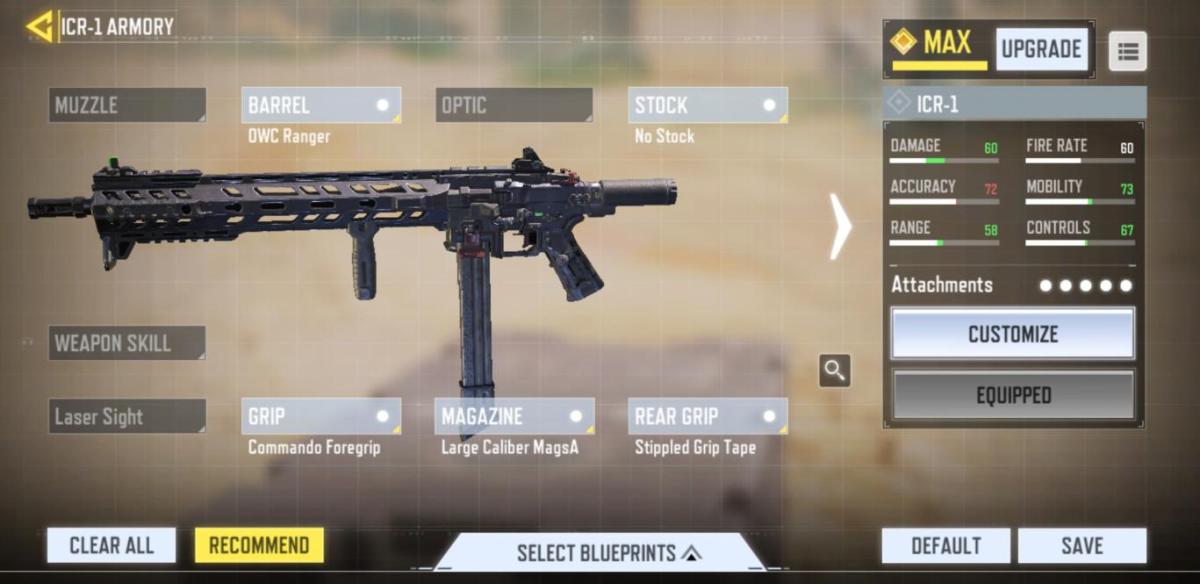
Task: Open the list menu icon
Action: [x=1128, y=51]
